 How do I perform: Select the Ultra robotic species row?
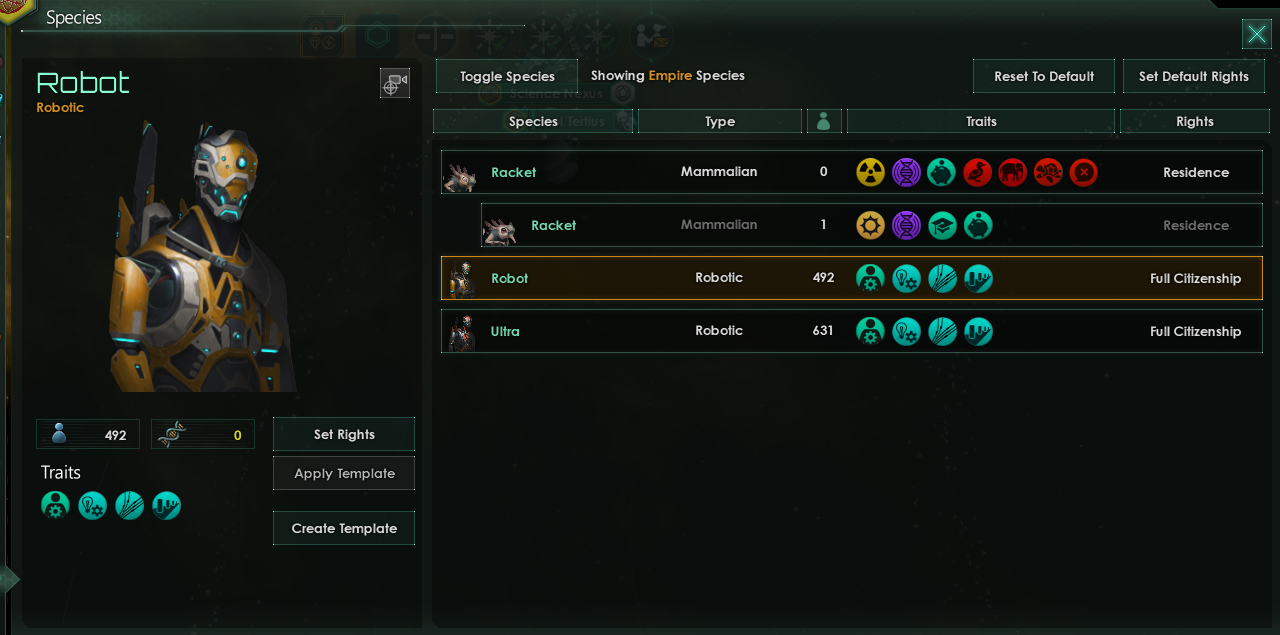click(505, 332)
